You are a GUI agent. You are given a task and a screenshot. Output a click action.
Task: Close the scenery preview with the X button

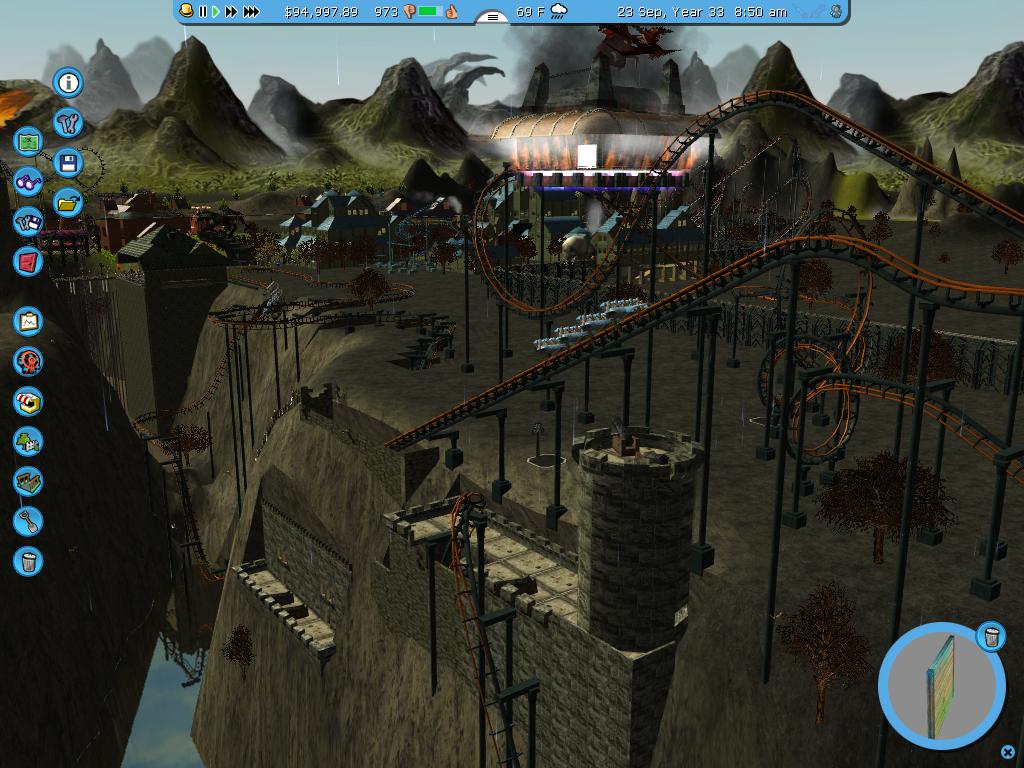pyautogui.click(x=1007, y=752)
